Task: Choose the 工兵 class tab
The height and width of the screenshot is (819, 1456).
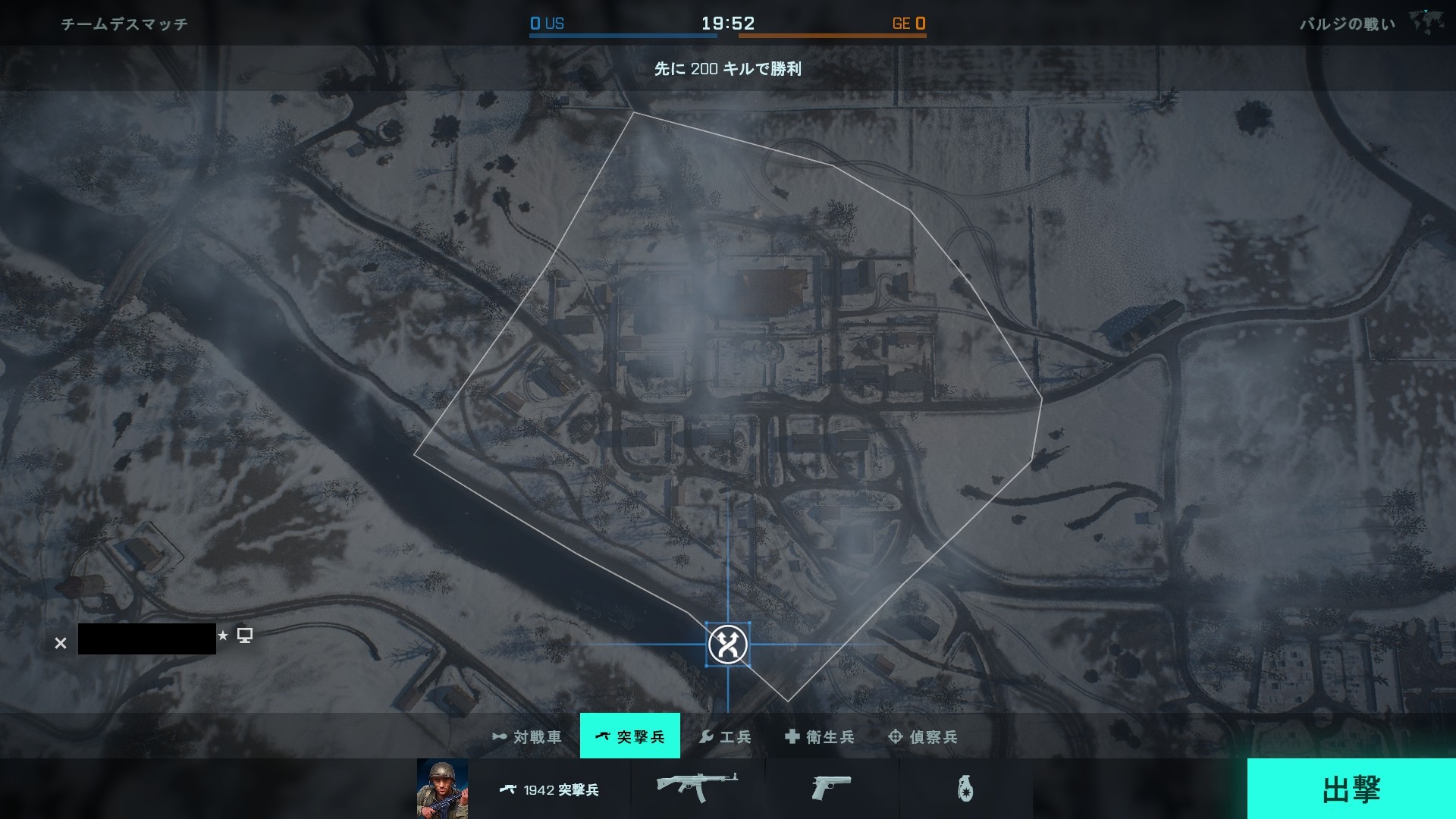Action: click(x=725, y=736)
